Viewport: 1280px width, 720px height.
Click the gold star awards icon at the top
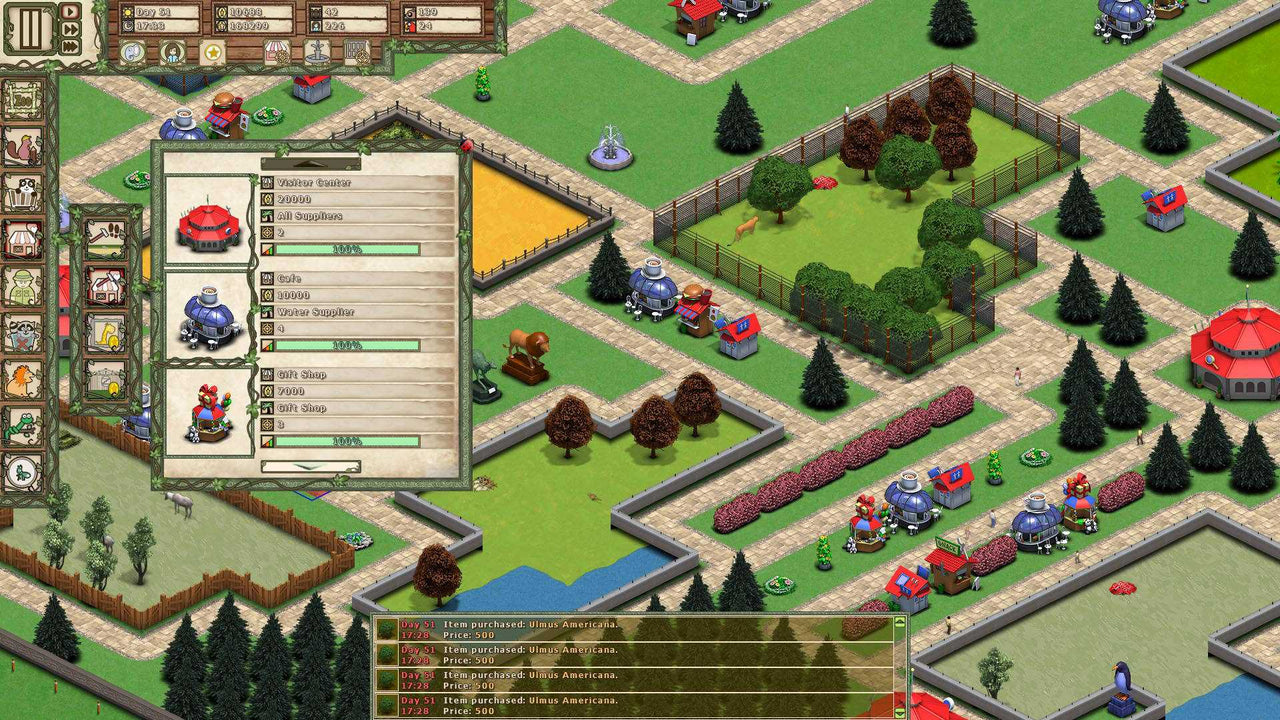pos(212,53)
